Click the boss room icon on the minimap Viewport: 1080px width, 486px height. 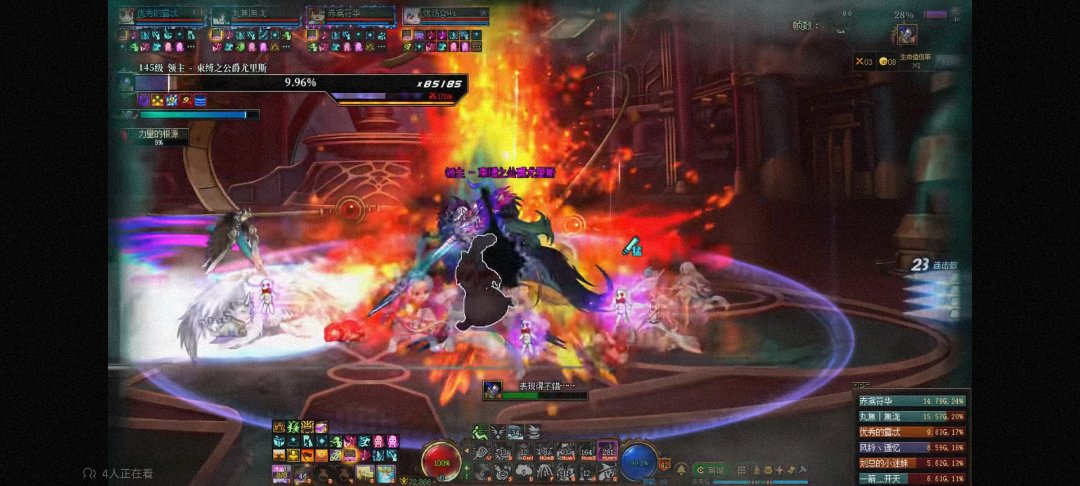pyautogui.click(x=906, y=35)
